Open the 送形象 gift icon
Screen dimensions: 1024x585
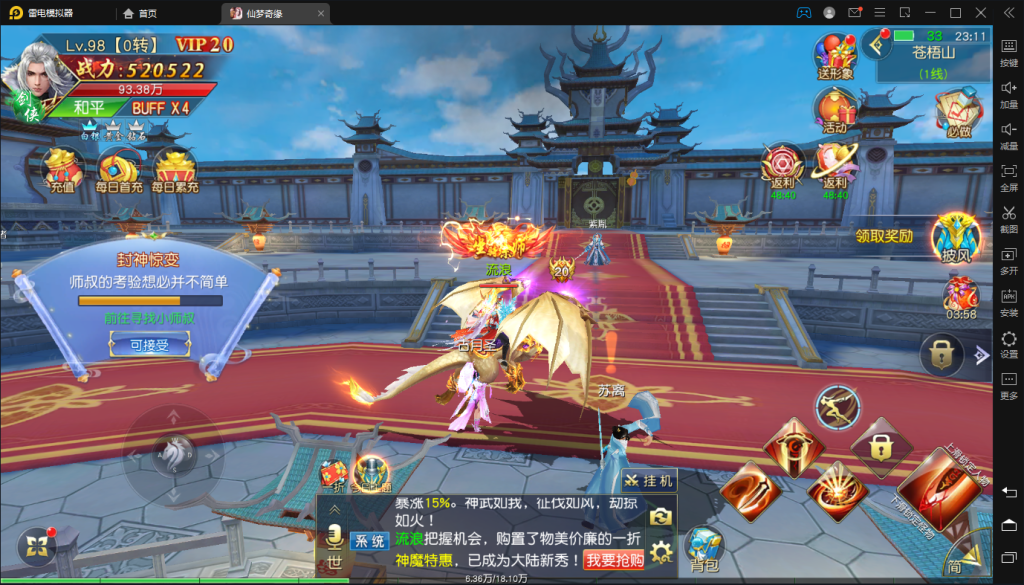tap(835, 56)
